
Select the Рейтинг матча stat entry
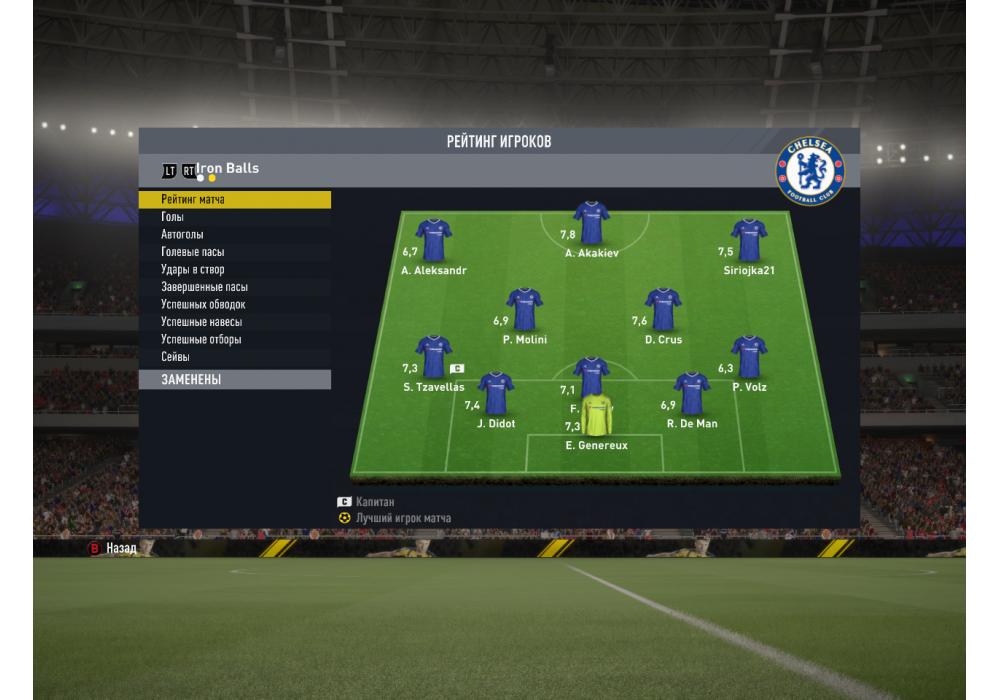234,200
